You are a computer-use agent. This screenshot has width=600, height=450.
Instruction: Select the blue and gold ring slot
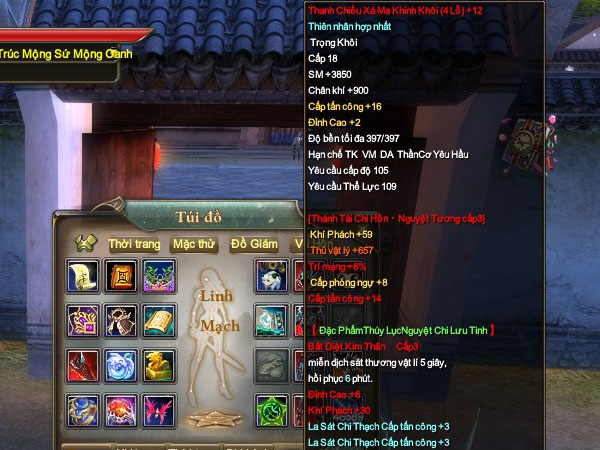(x=82, y=410)
